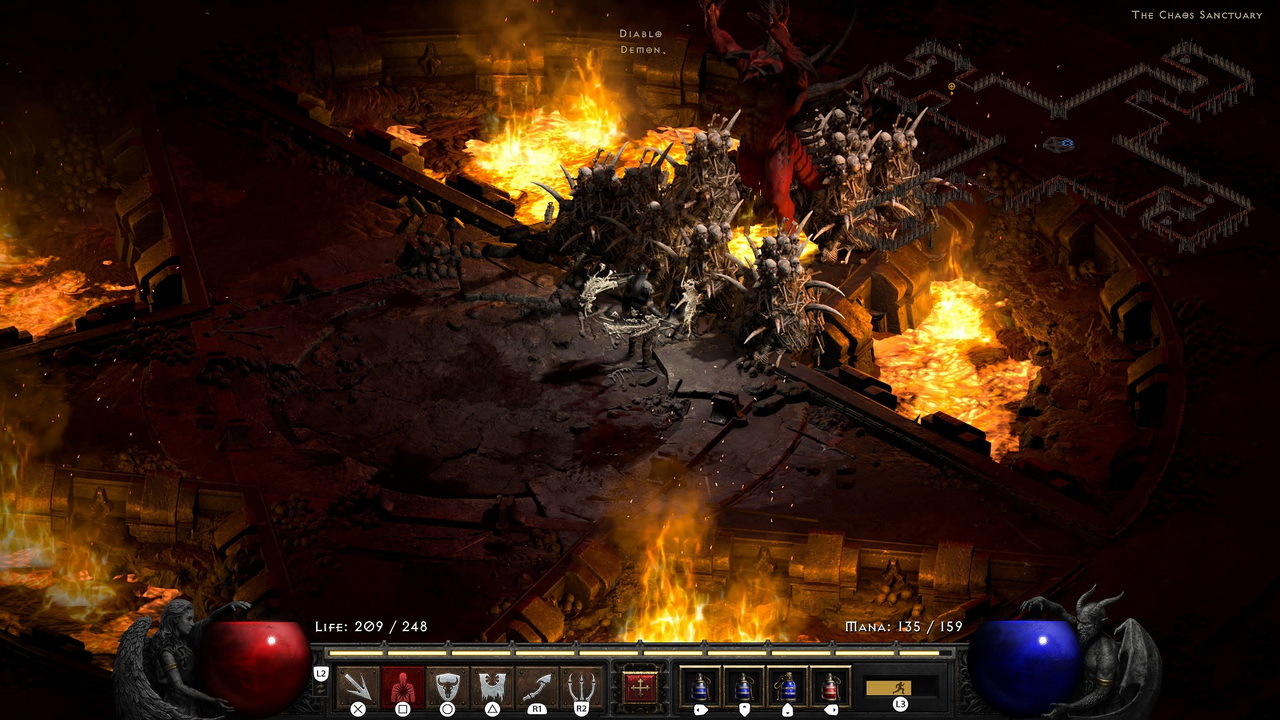This screenshot has height=720, width=1280.
Task: Activate the tattered banner skill
Action: coord(492,686)
